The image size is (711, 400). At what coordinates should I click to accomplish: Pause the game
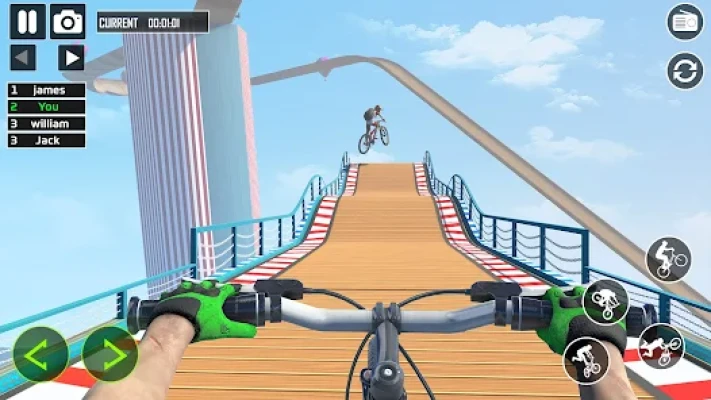(27, 21)
